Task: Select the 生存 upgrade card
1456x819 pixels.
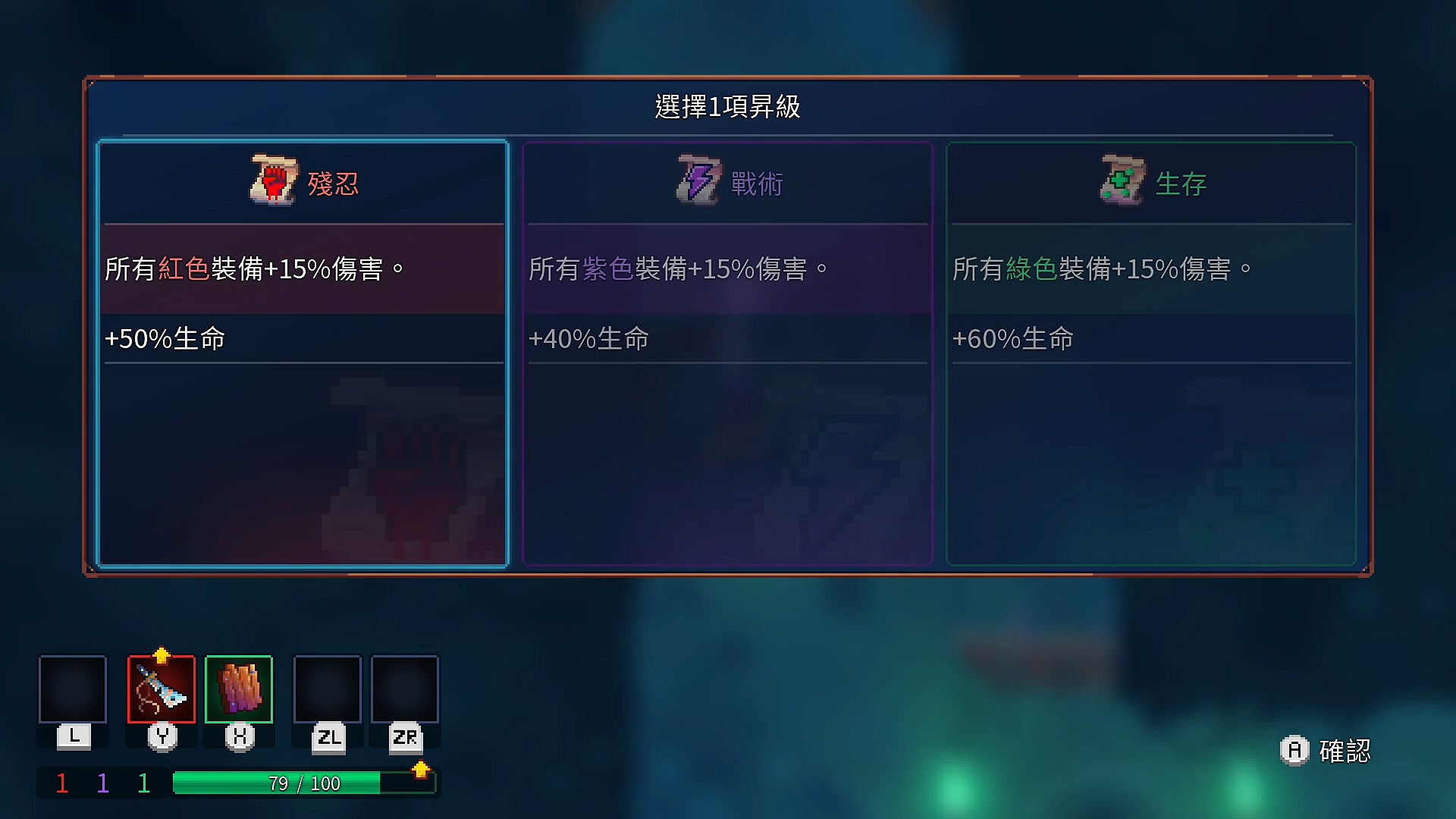Action: tap(1150, 353)
